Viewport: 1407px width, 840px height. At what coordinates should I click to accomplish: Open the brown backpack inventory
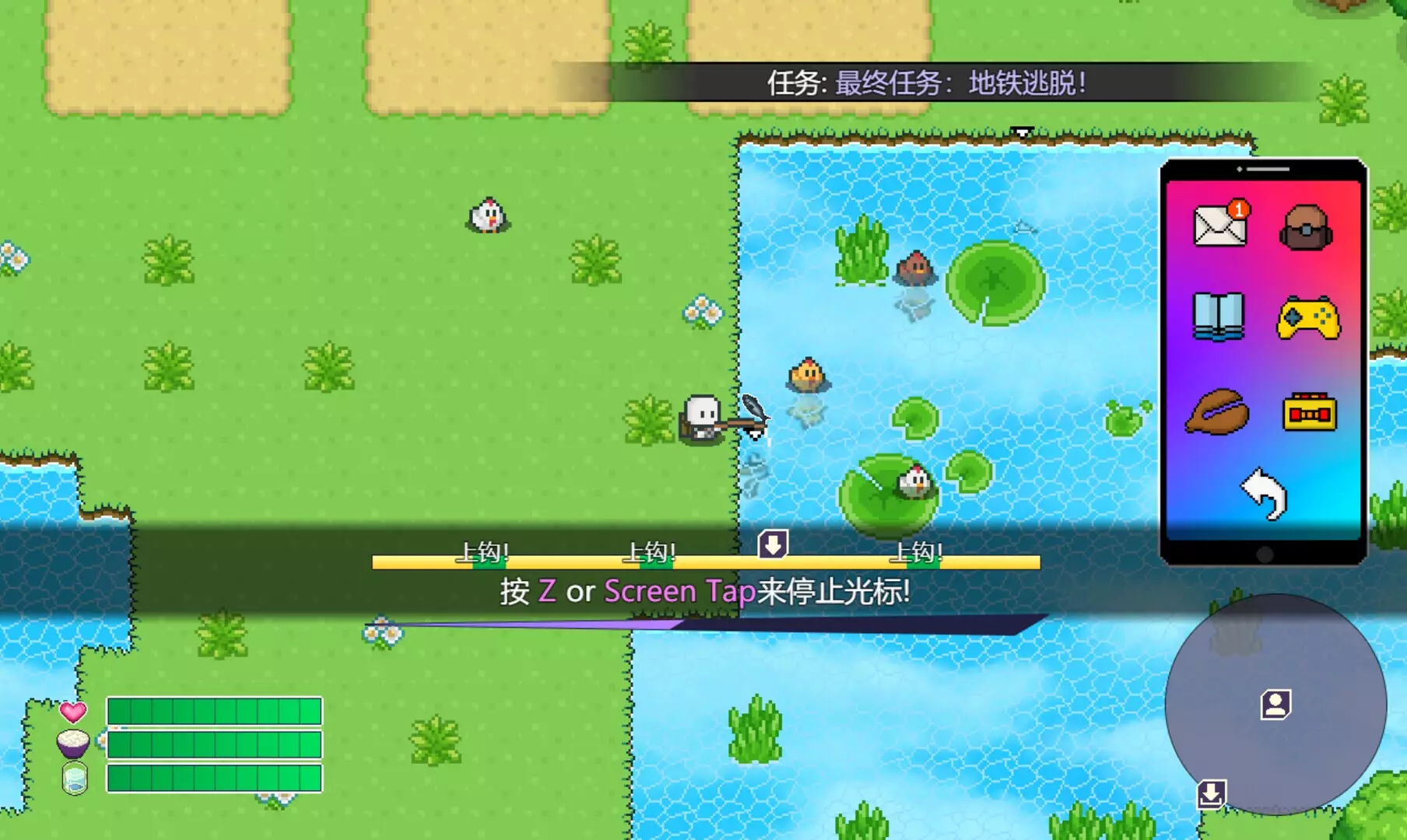(x=1306, y=227)
